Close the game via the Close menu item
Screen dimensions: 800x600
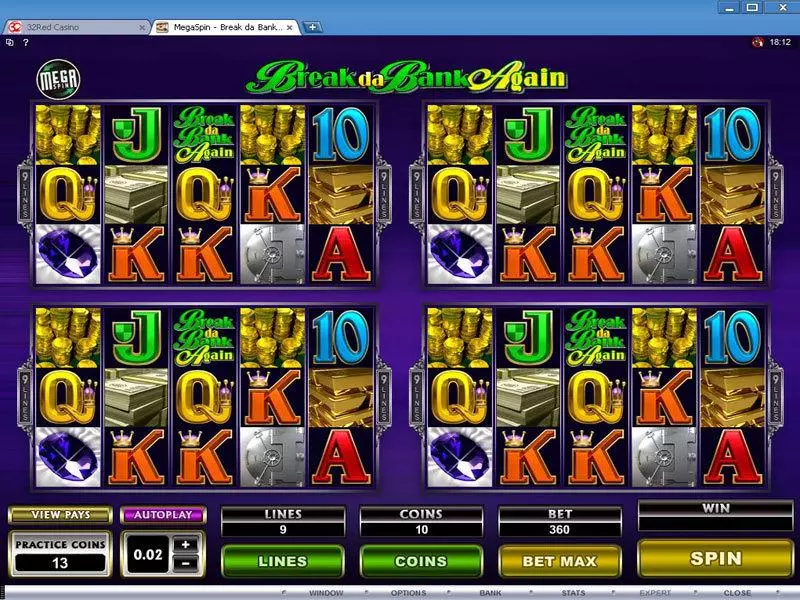tap(737, 593)
